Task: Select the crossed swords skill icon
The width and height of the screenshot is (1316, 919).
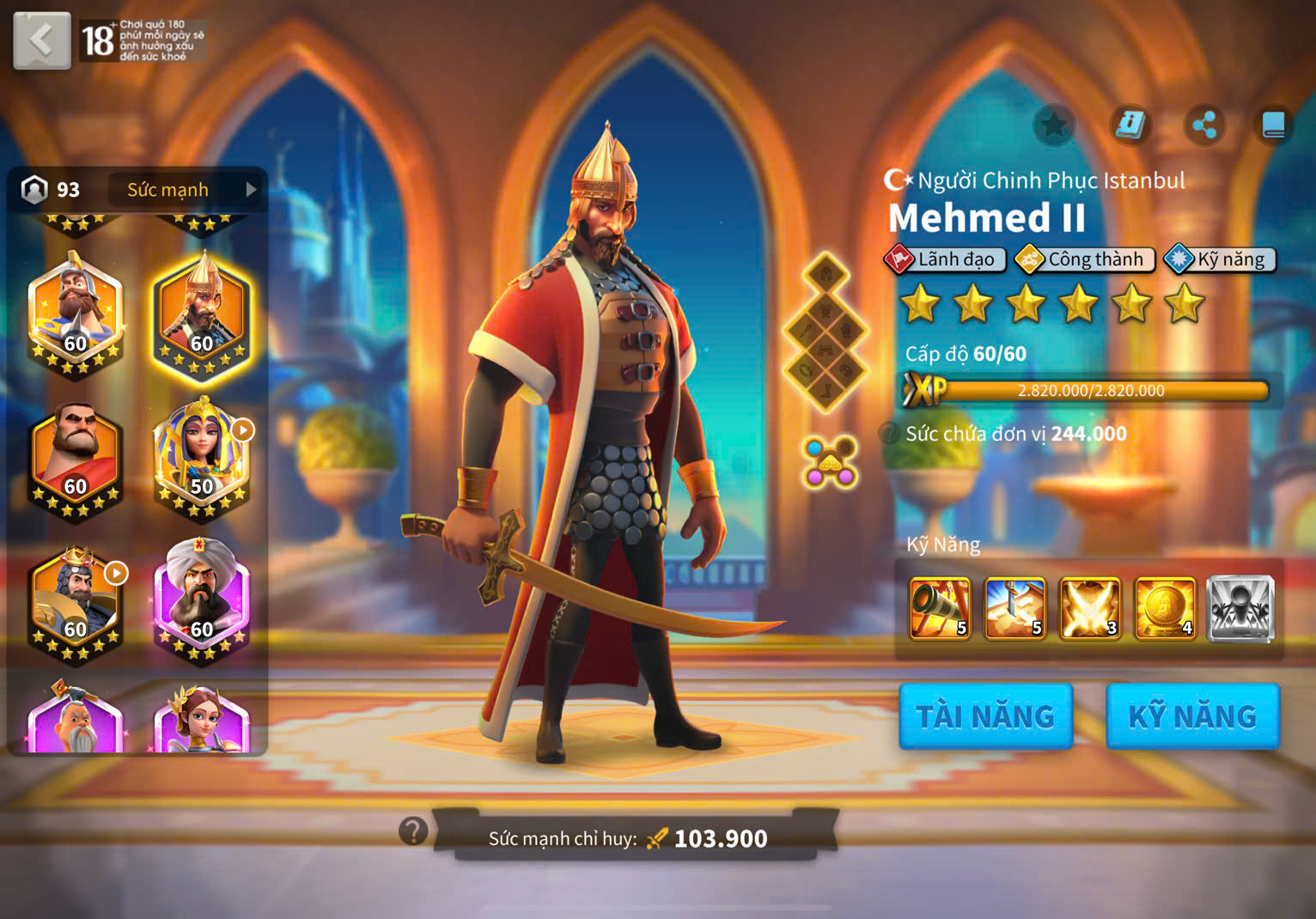Action: click(1090, 609)
